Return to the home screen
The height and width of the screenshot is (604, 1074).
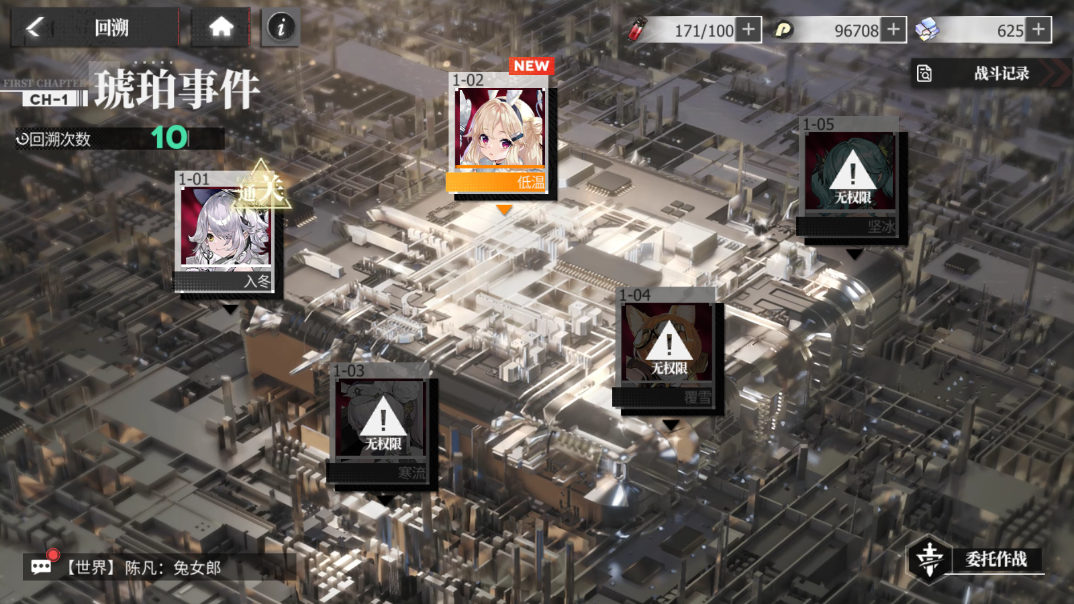point(221,28)
